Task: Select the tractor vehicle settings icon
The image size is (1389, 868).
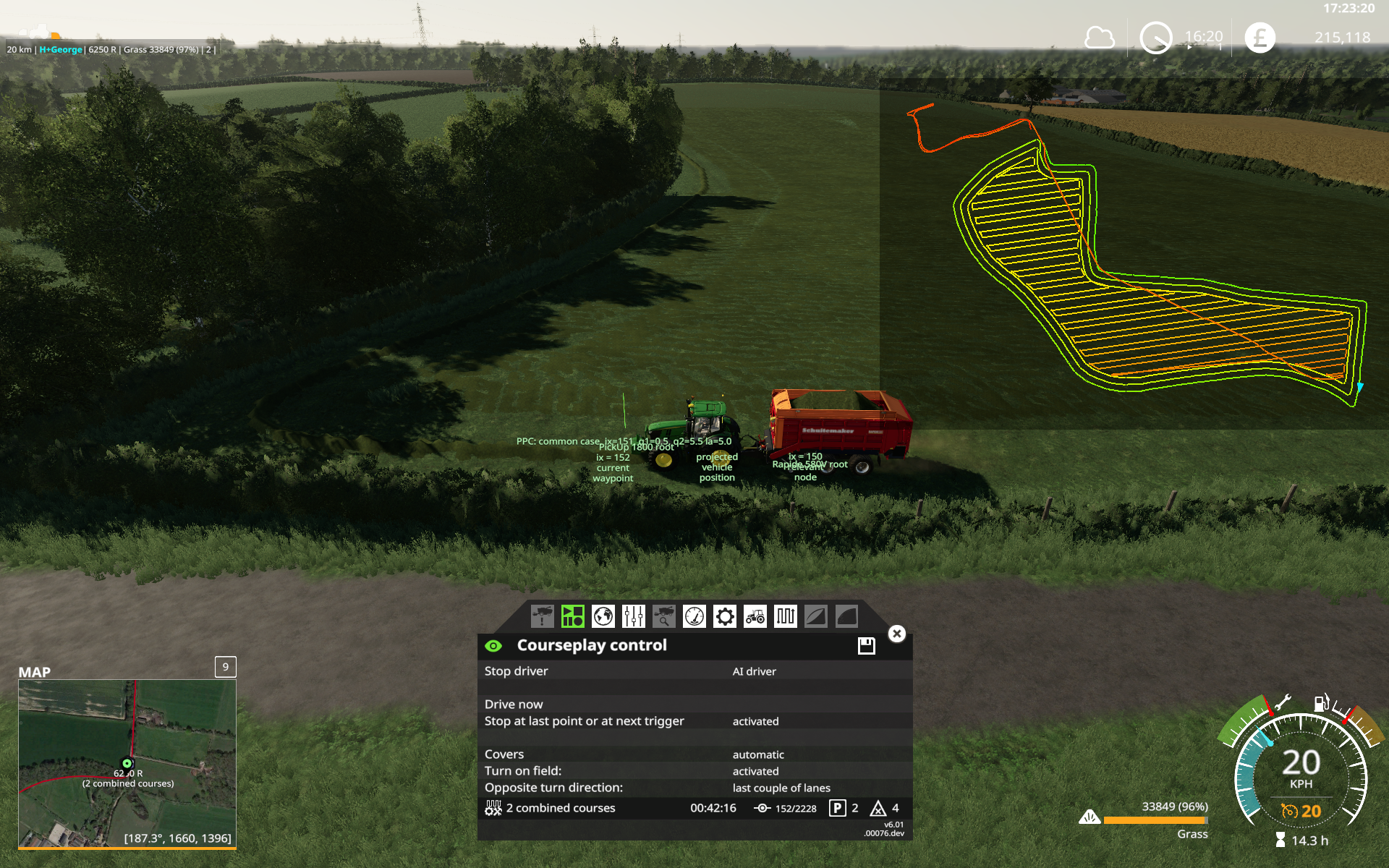Action: click(x=755, y=616)
